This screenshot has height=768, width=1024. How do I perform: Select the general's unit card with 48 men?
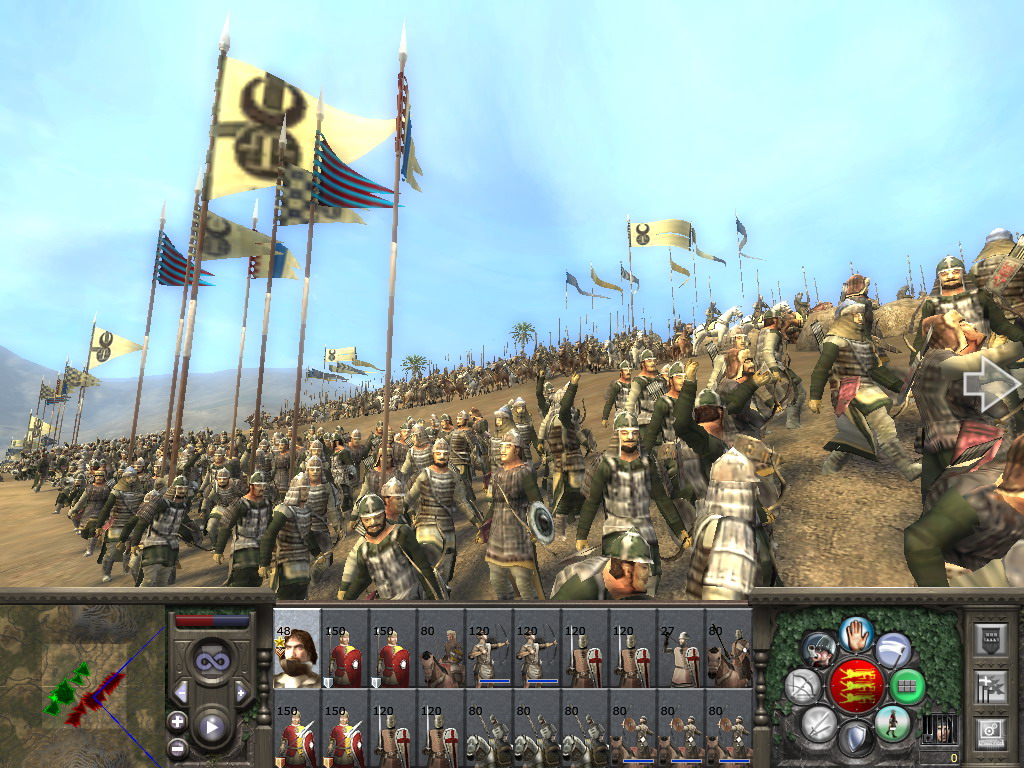(x=297, y=648)
